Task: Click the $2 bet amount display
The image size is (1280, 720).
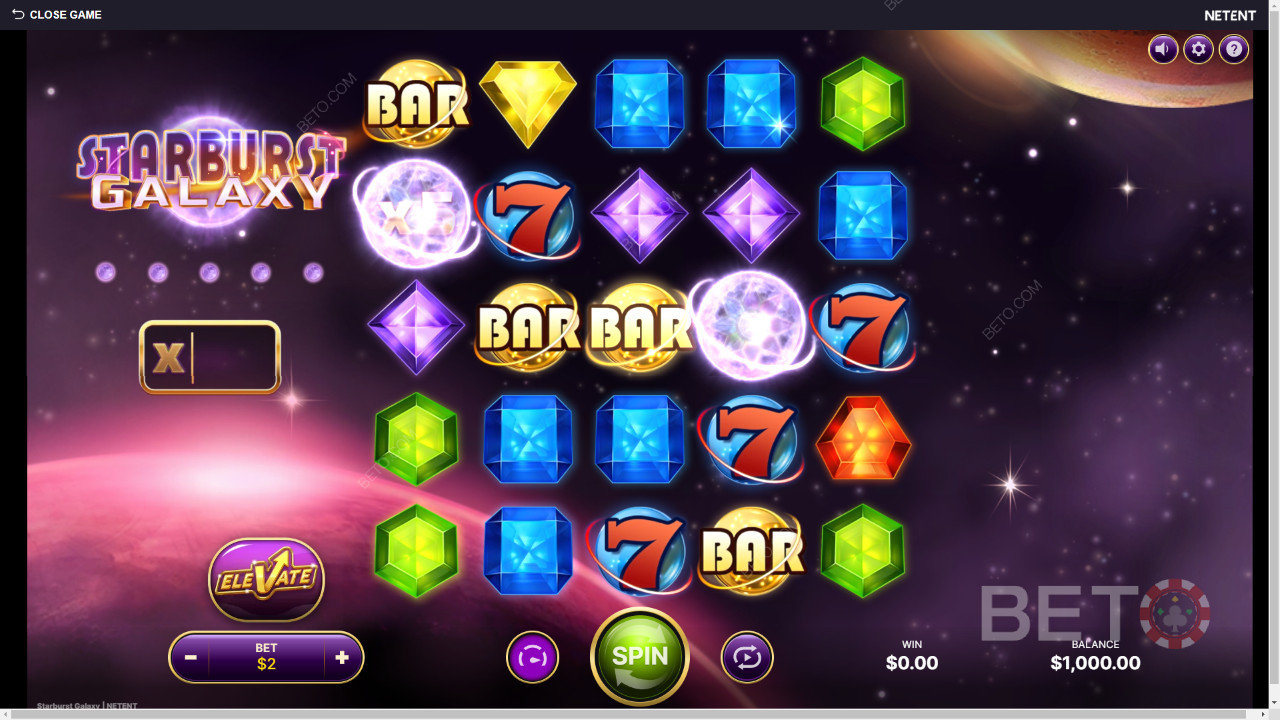Action: click(265, 663)
